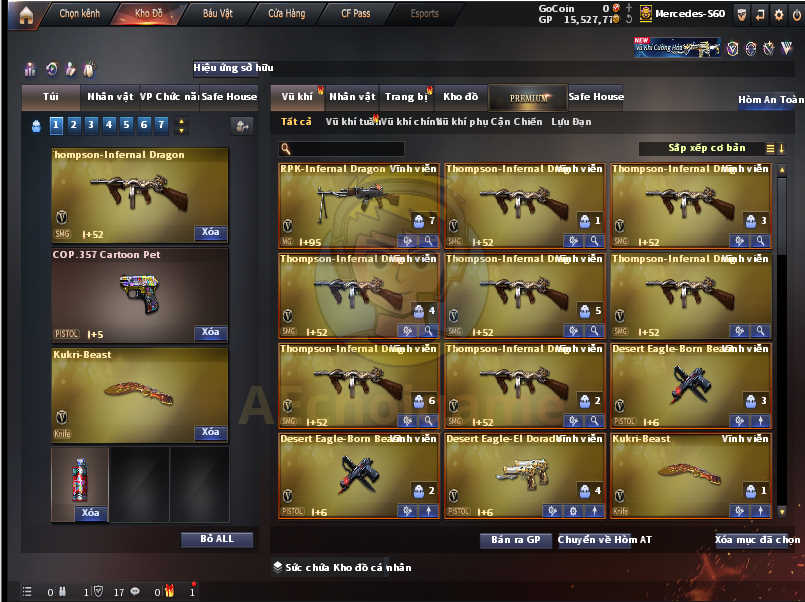Show the Lựu Đạn weapon filter
Viewport: 805px width, 602px height.
571,122
